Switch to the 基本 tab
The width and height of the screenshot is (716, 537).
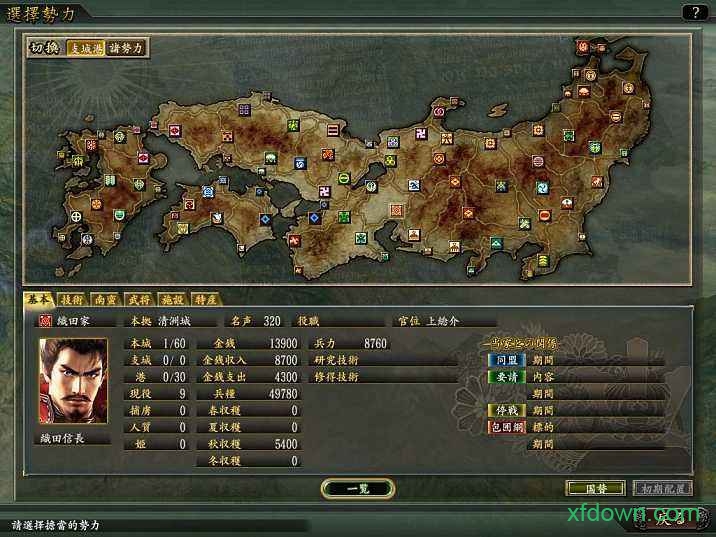coord(39,298)
